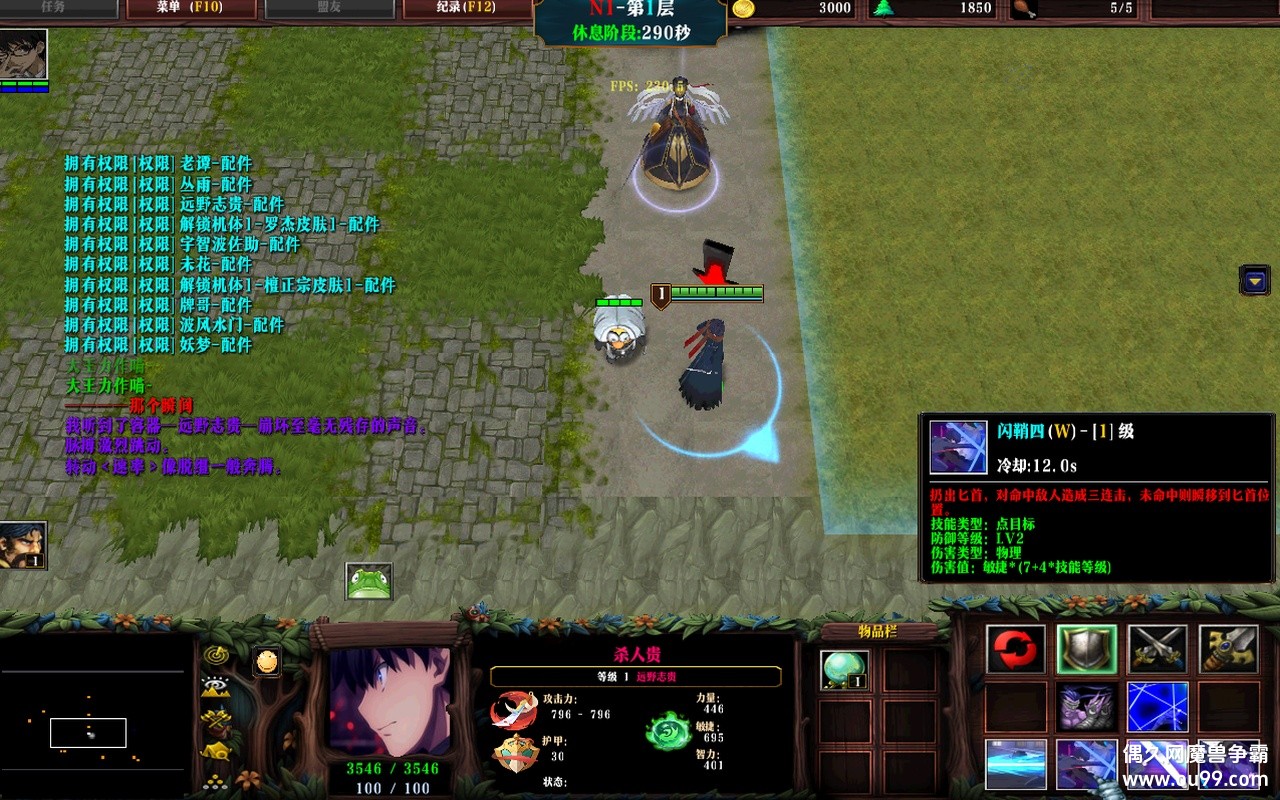Toggle the minimap terrain eye button
This screenshot has width=1280, height=800.
tap(215, 687)
